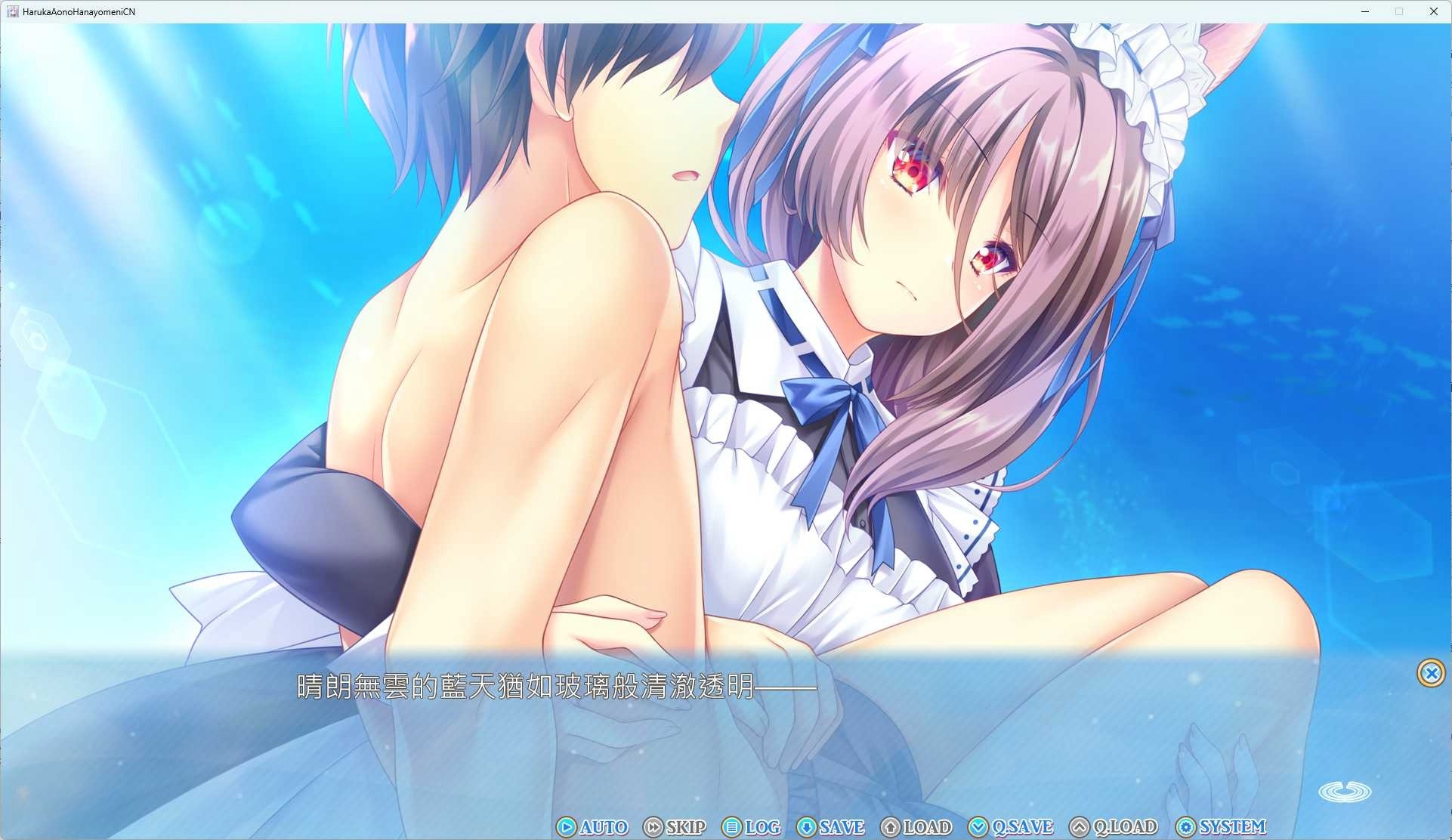Activate the SKIP button

click(x=675, y=827)
